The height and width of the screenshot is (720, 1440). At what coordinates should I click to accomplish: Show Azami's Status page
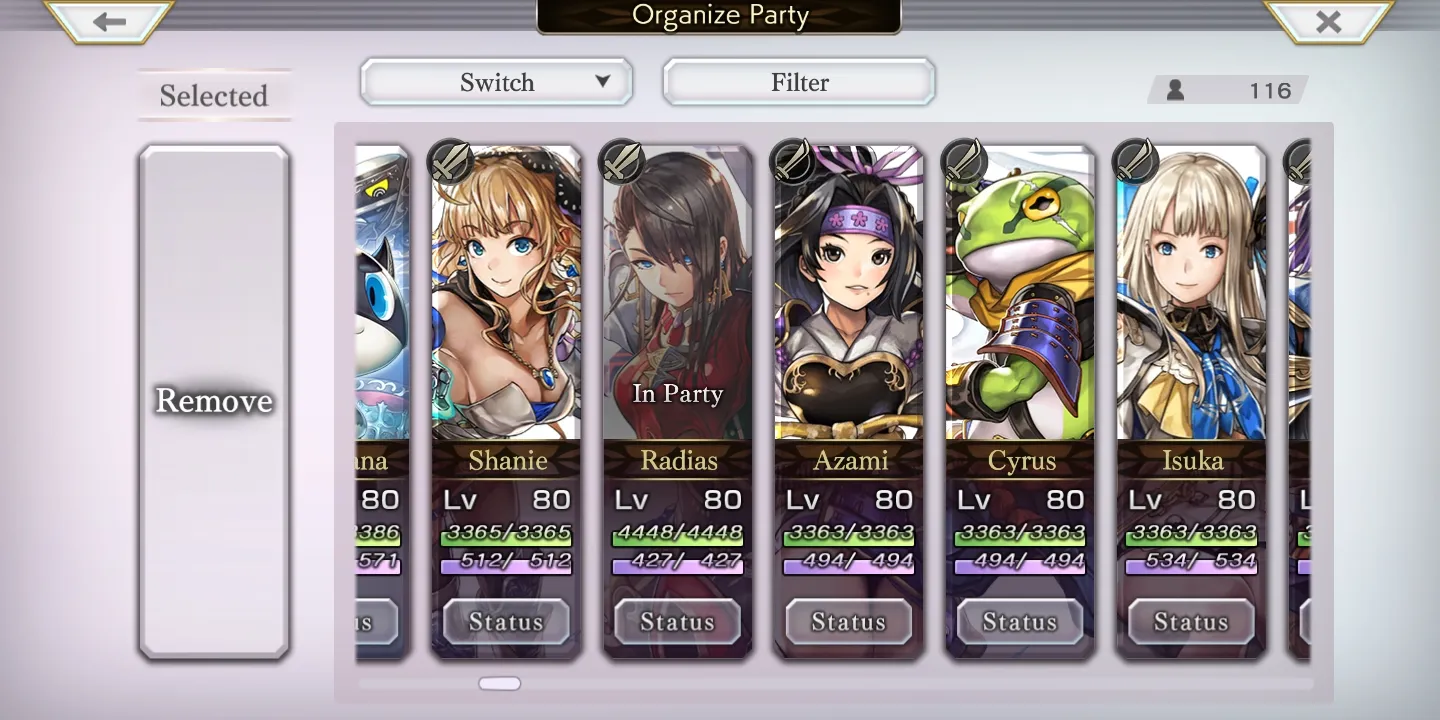point(849,622)
